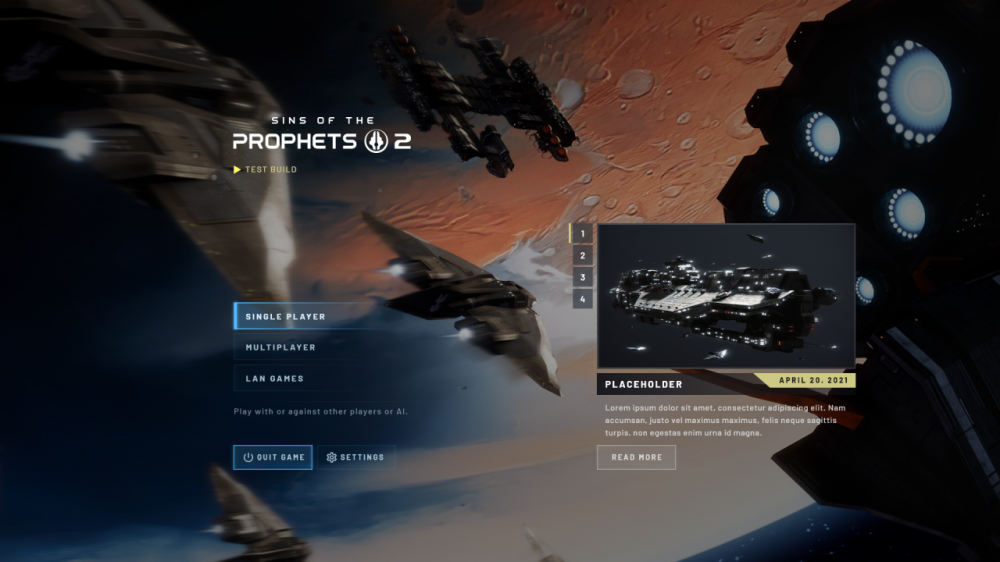Screen dimensions: 1000x562
Task: Jump to news slide 4
Action: click(582, 298)
